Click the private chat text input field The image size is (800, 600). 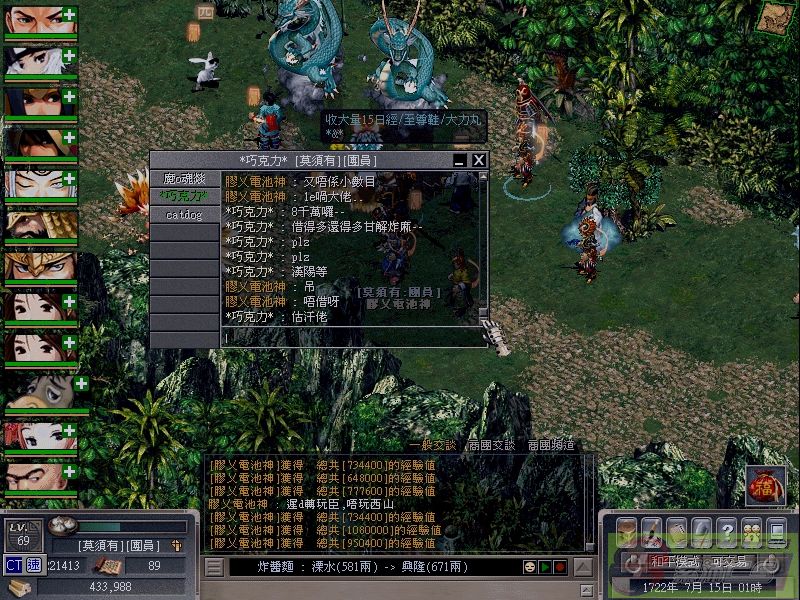point(350,338)
